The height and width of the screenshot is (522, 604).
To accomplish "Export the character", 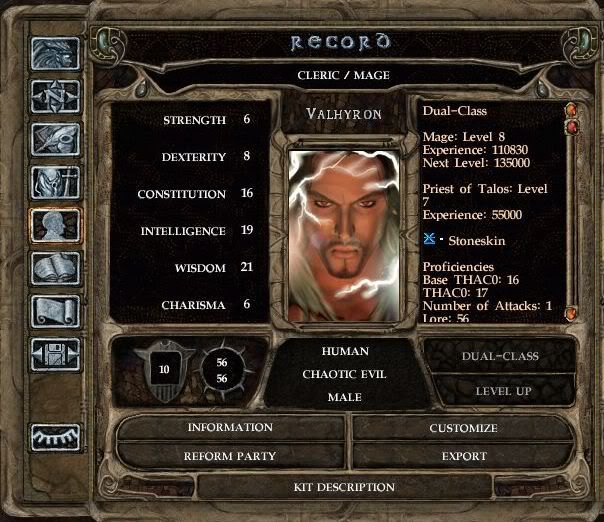I will click(463, 456).
